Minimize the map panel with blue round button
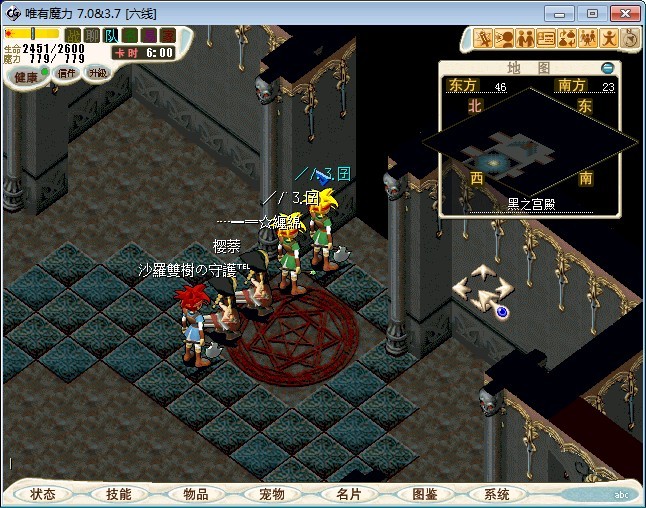Image resolution: width=646 pixels, height=508 pixels. (x=608, y=67)
